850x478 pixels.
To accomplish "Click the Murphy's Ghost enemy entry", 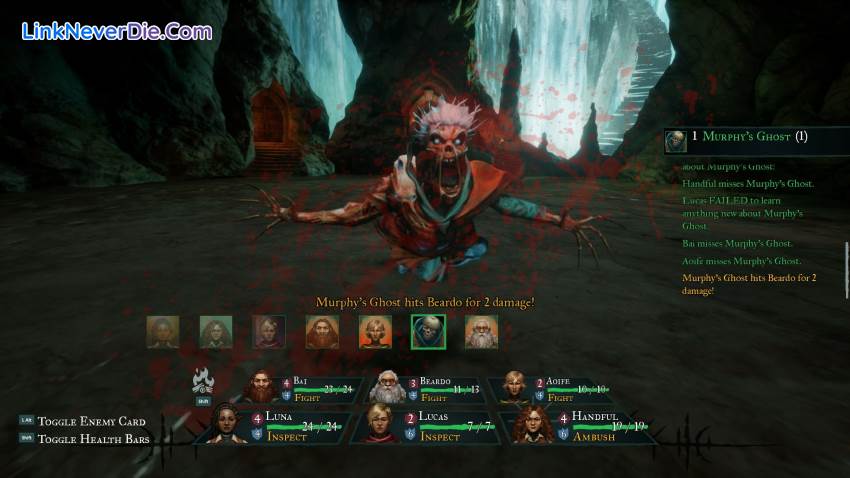I will pos(752,138).
